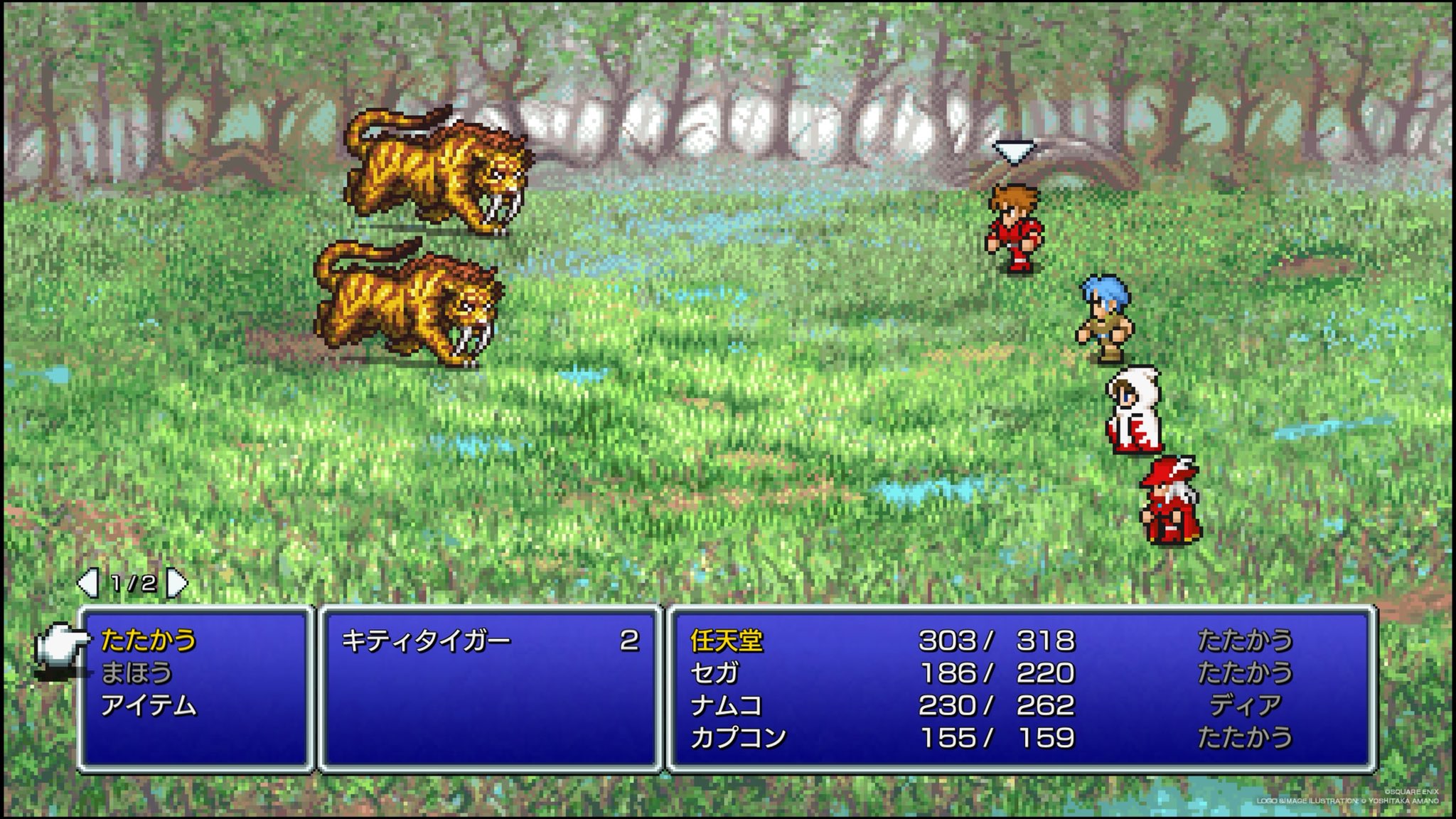Click the previous command page arrow
This screenshot has width=1456, height=819.
tap(87, 584)
